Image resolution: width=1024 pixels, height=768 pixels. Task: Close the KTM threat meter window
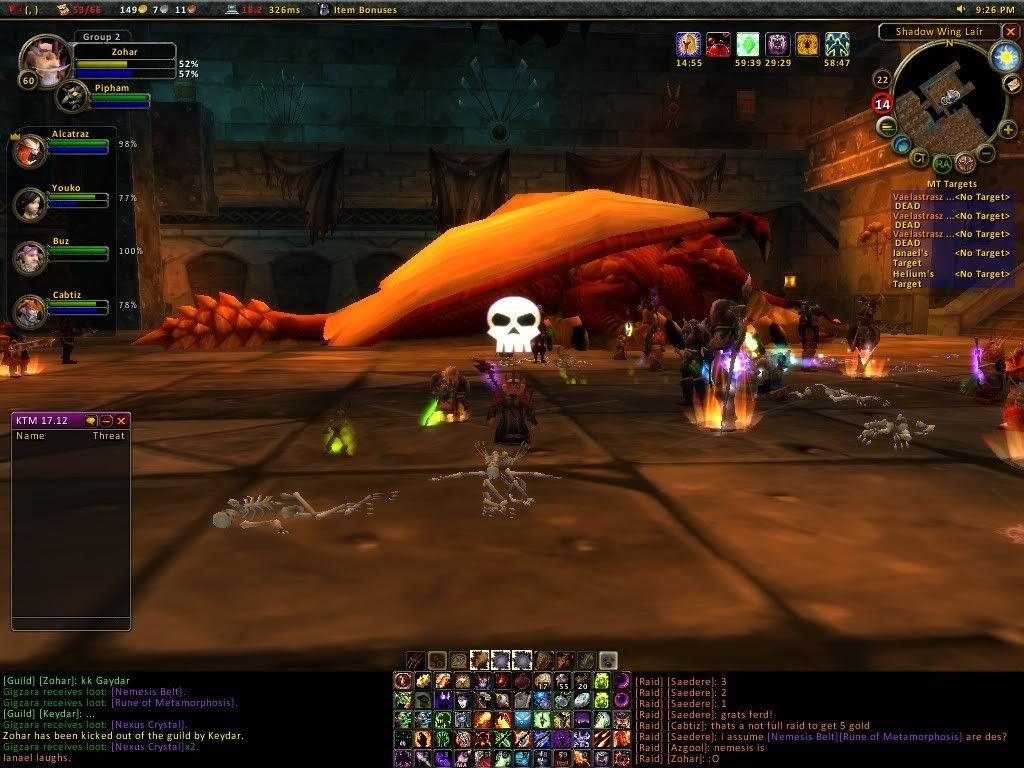(x=122, y=421)
